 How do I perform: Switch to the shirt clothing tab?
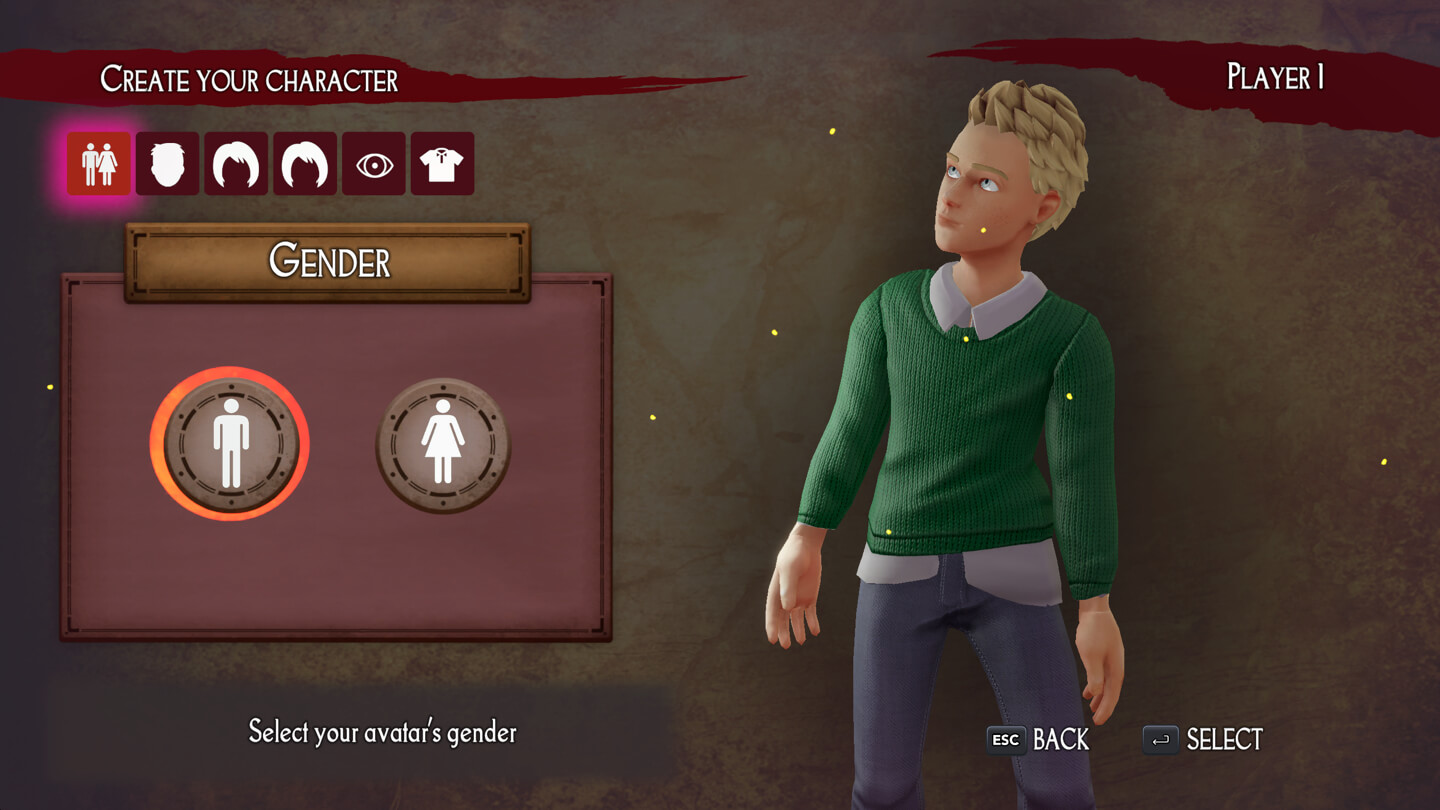coord(442,164)
